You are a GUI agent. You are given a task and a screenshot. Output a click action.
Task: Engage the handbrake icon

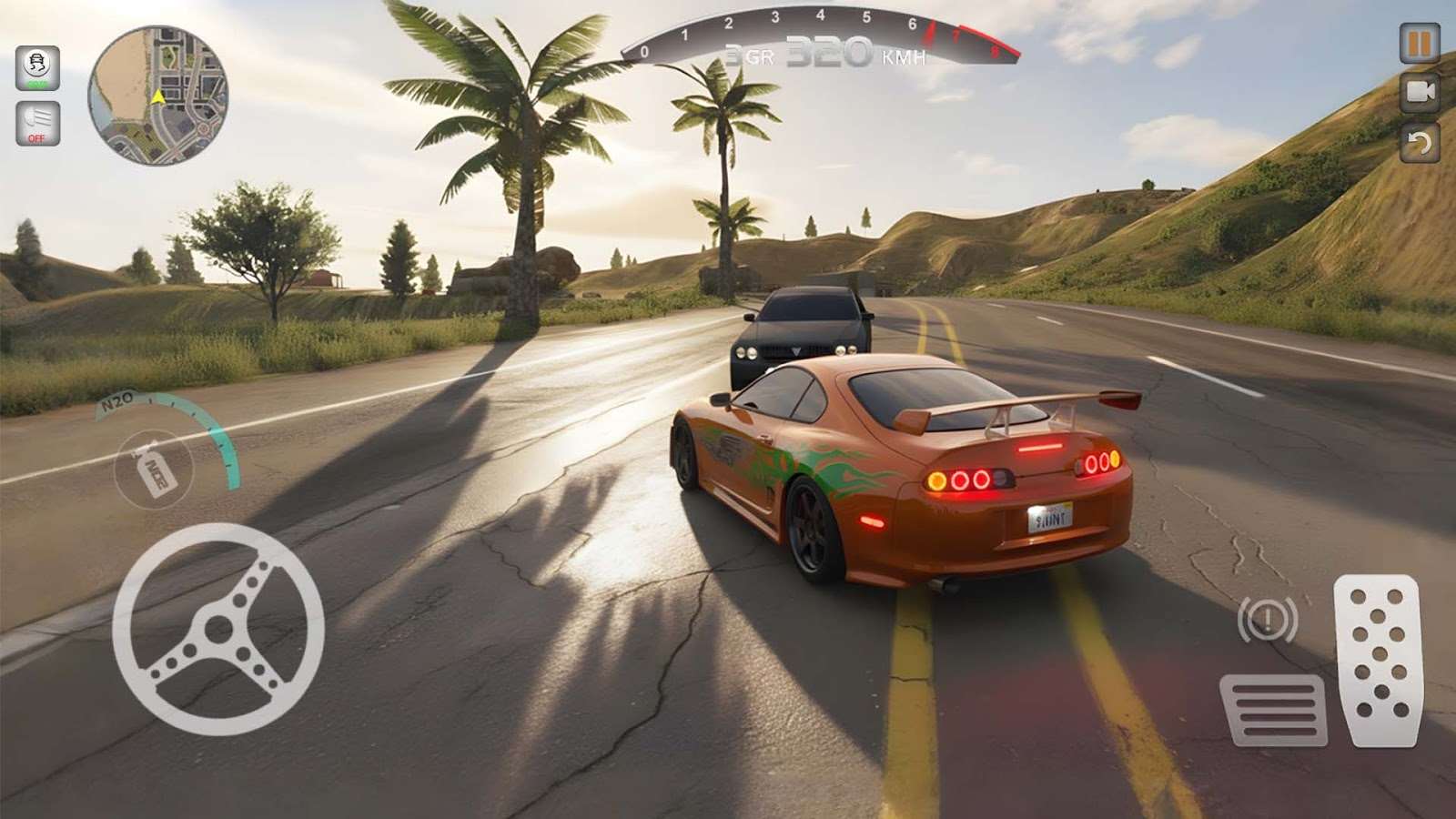[1268, 620]
